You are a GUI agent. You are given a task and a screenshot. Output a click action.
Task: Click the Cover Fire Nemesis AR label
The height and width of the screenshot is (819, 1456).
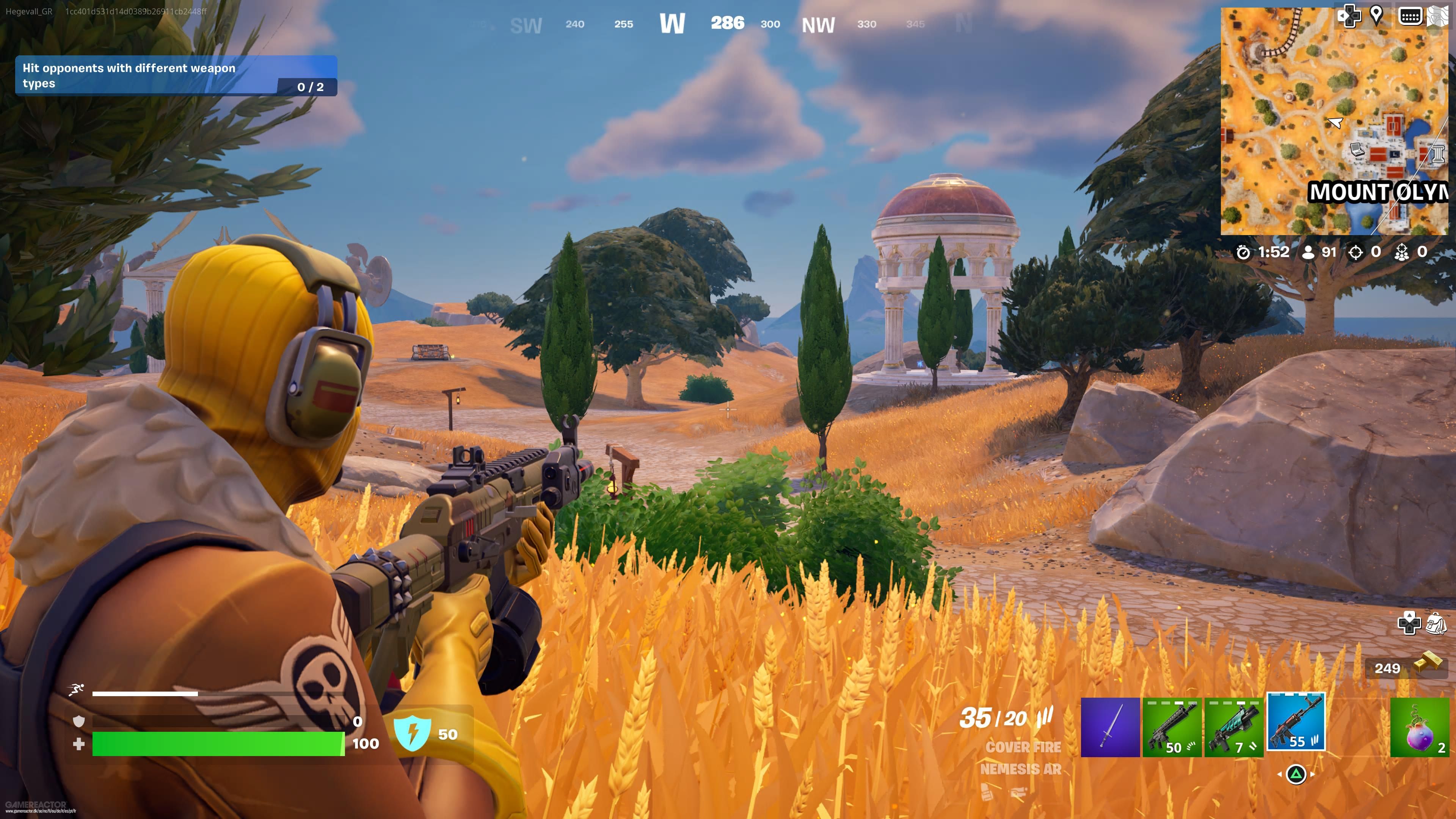[1024, 758]
